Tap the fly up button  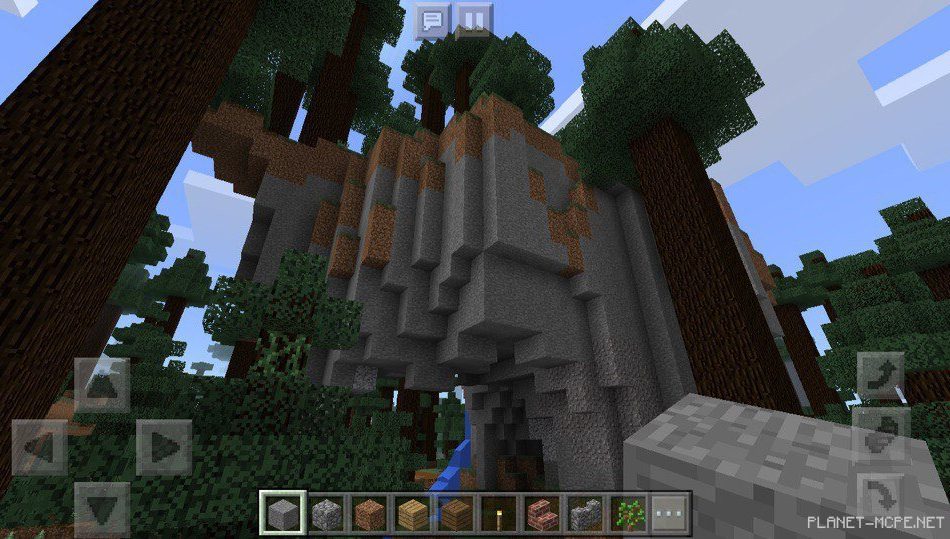[x=880, y=377]
